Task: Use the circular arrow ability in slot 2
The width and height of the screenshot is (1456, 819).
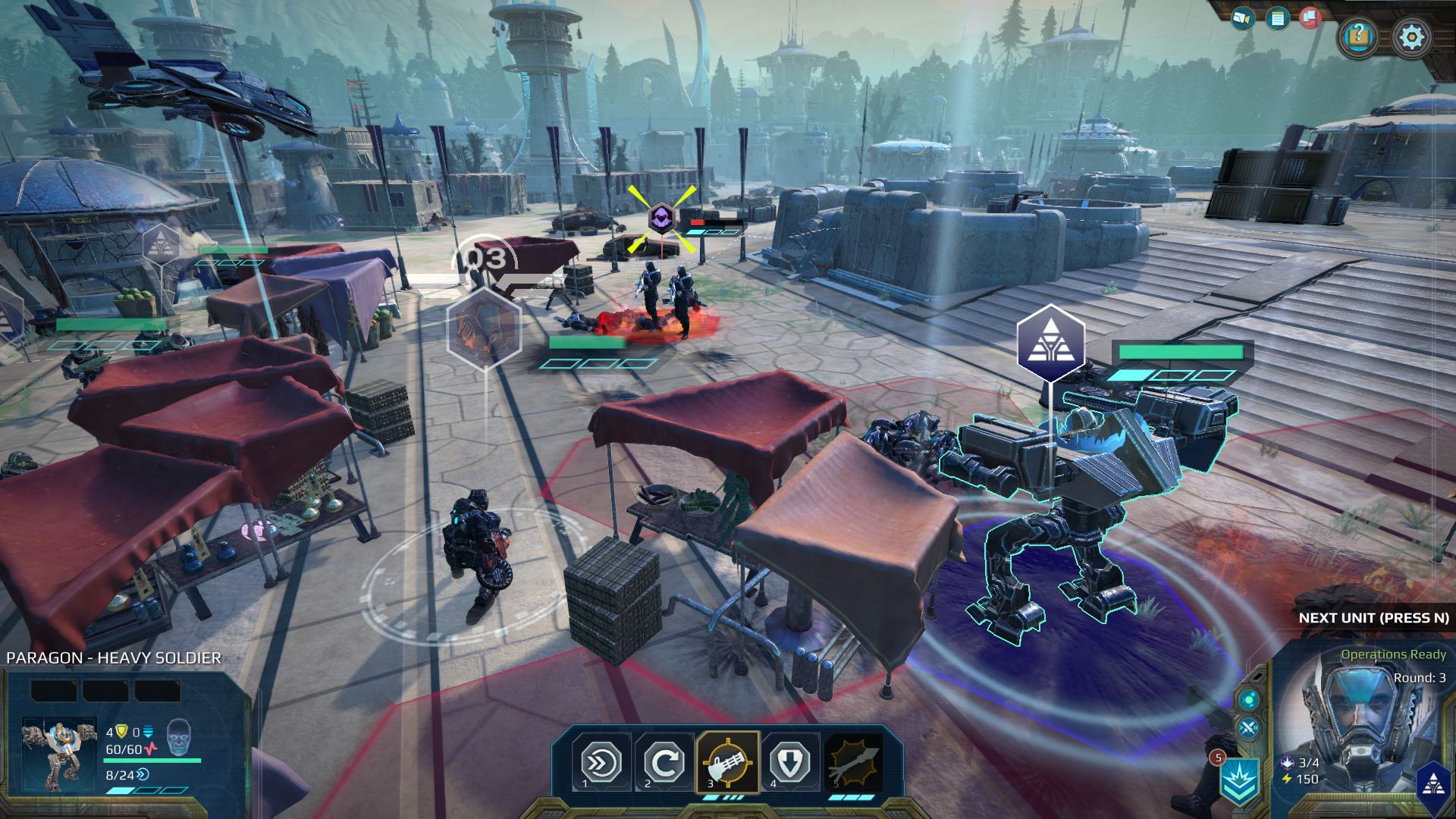Action: [664, 761]
